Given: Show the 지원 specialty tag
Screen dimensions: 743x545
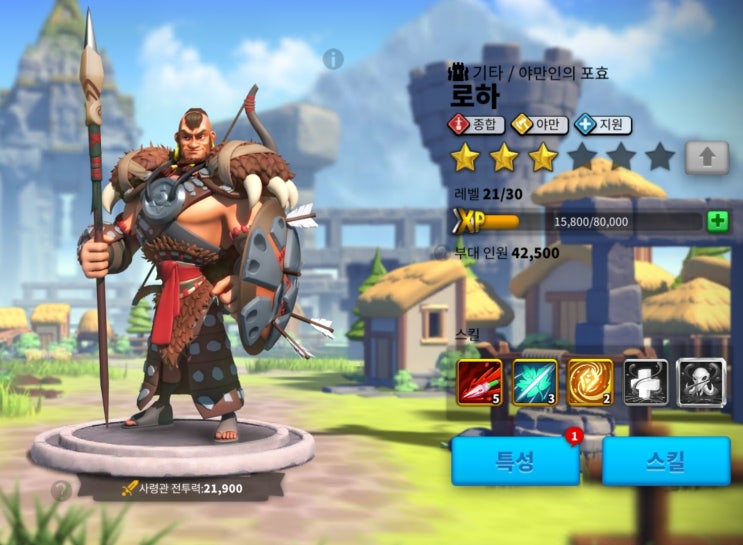Looking at the screenshot, I should coord(603,125).
